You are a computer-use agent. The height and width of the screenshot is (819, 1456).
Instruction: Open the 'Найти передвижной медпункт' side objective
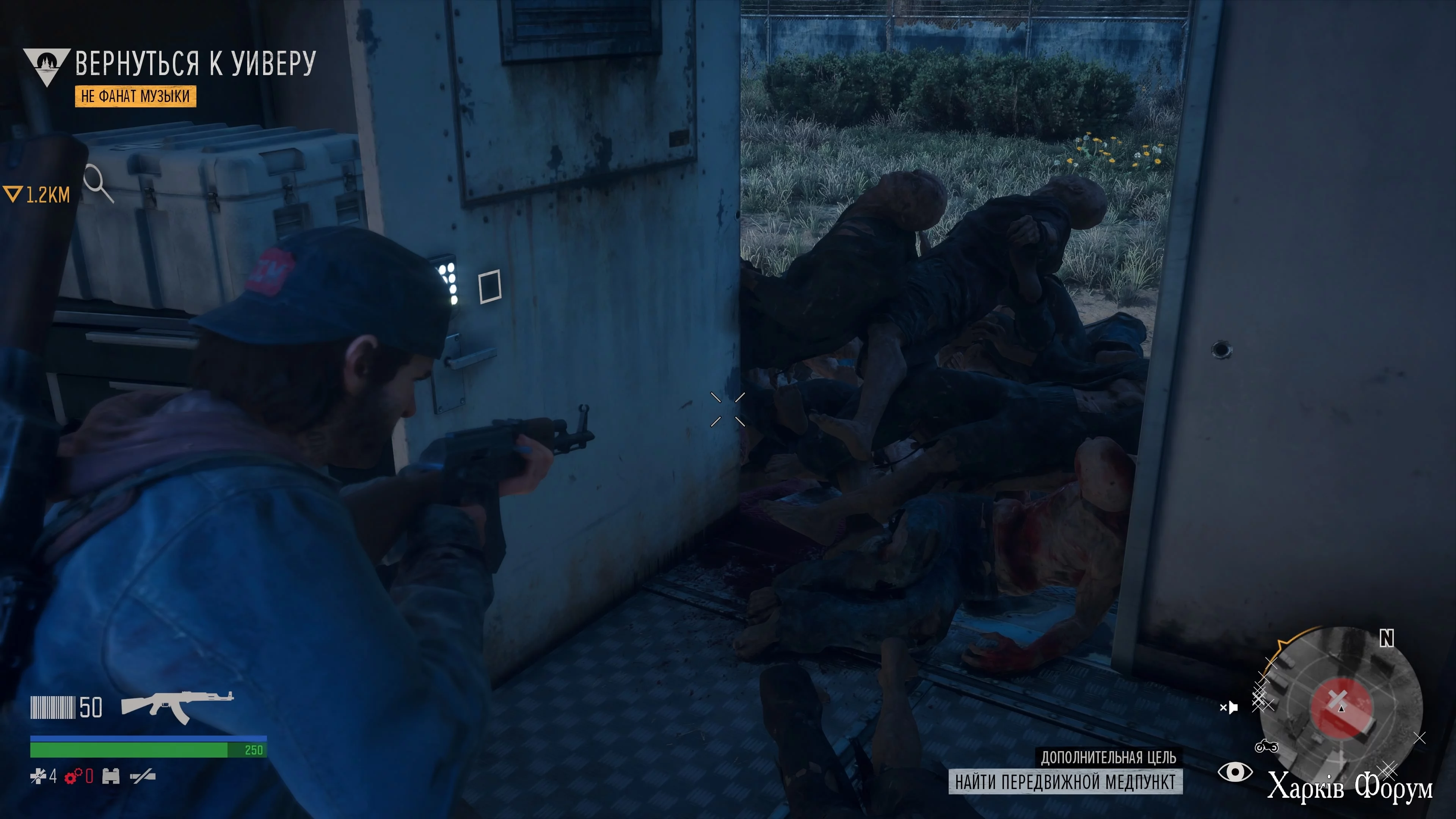click(x=1065, y=782)
